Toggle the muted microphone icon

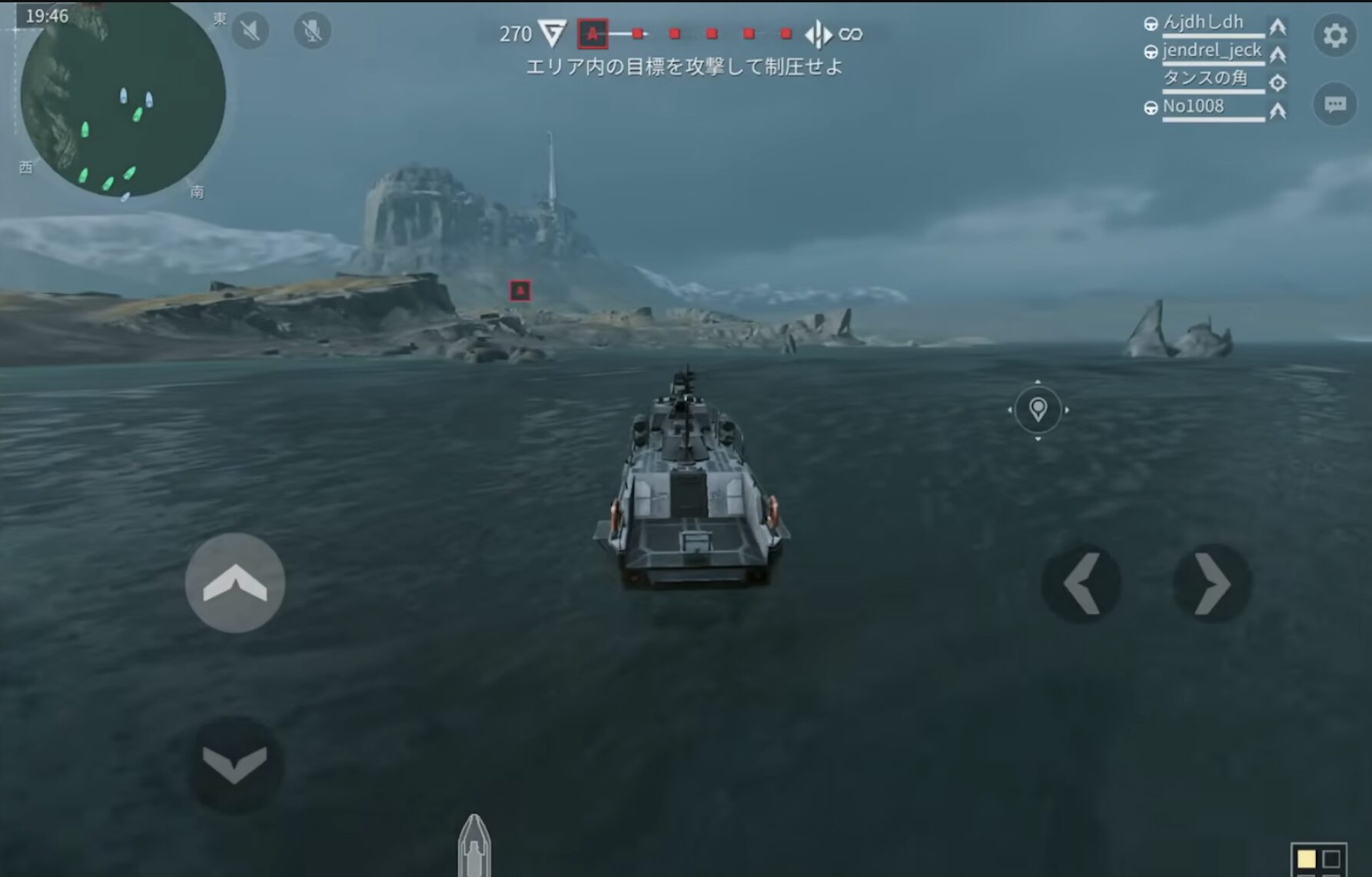pos(312,31)
